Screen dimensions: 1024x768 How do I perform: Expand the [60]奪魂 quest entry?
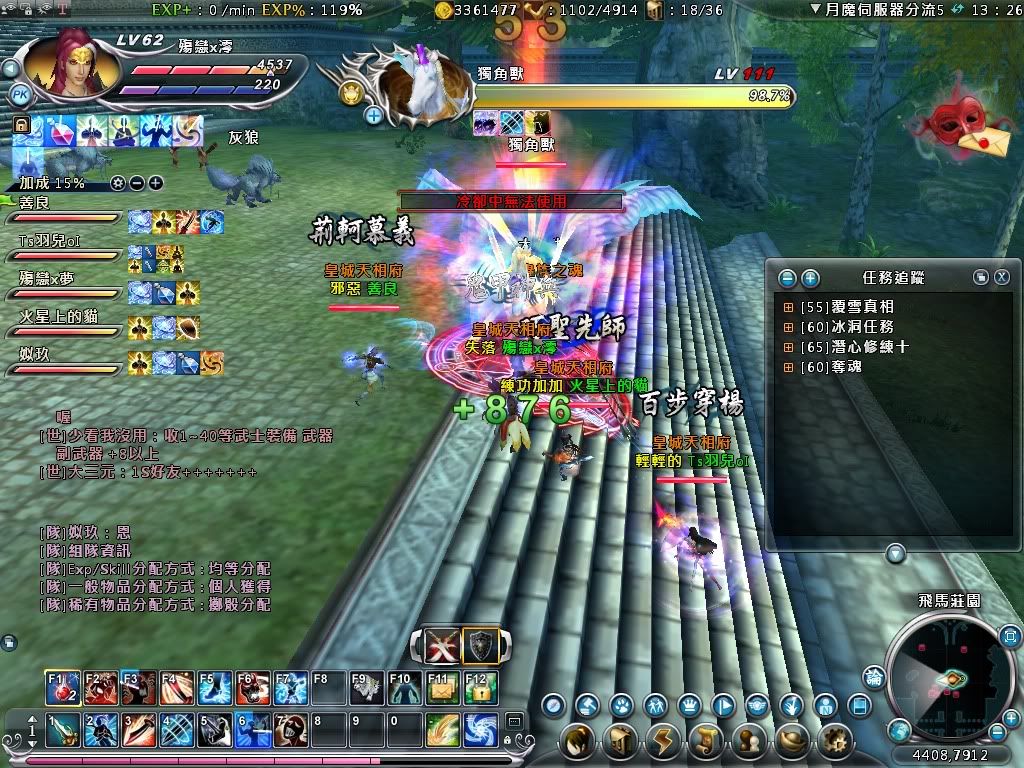pyautogui.click(x=788, y=367)
